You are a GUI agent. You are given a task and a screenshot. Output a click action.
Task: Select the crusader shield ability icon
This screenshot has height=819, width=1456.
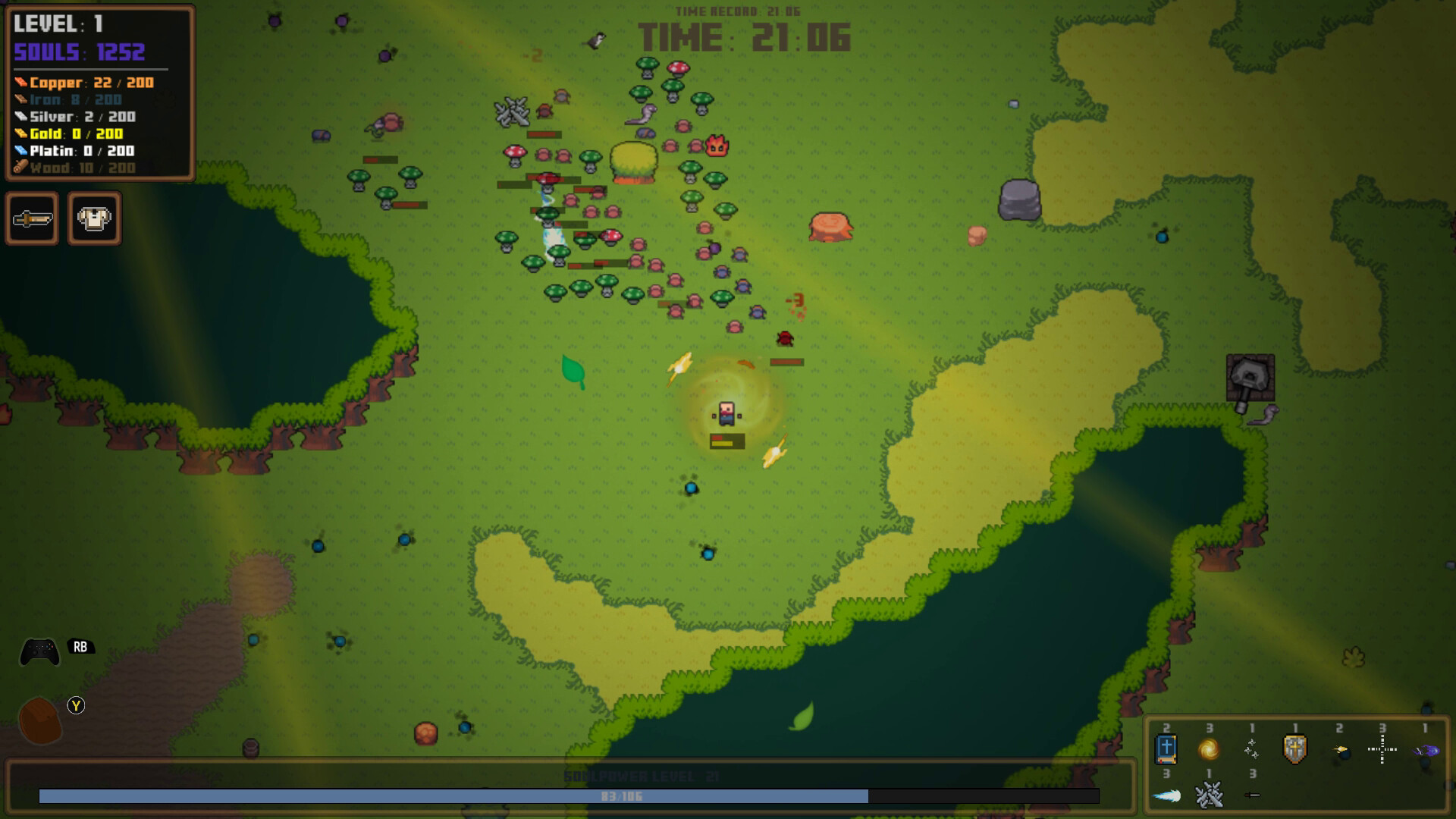(1294, 750)
